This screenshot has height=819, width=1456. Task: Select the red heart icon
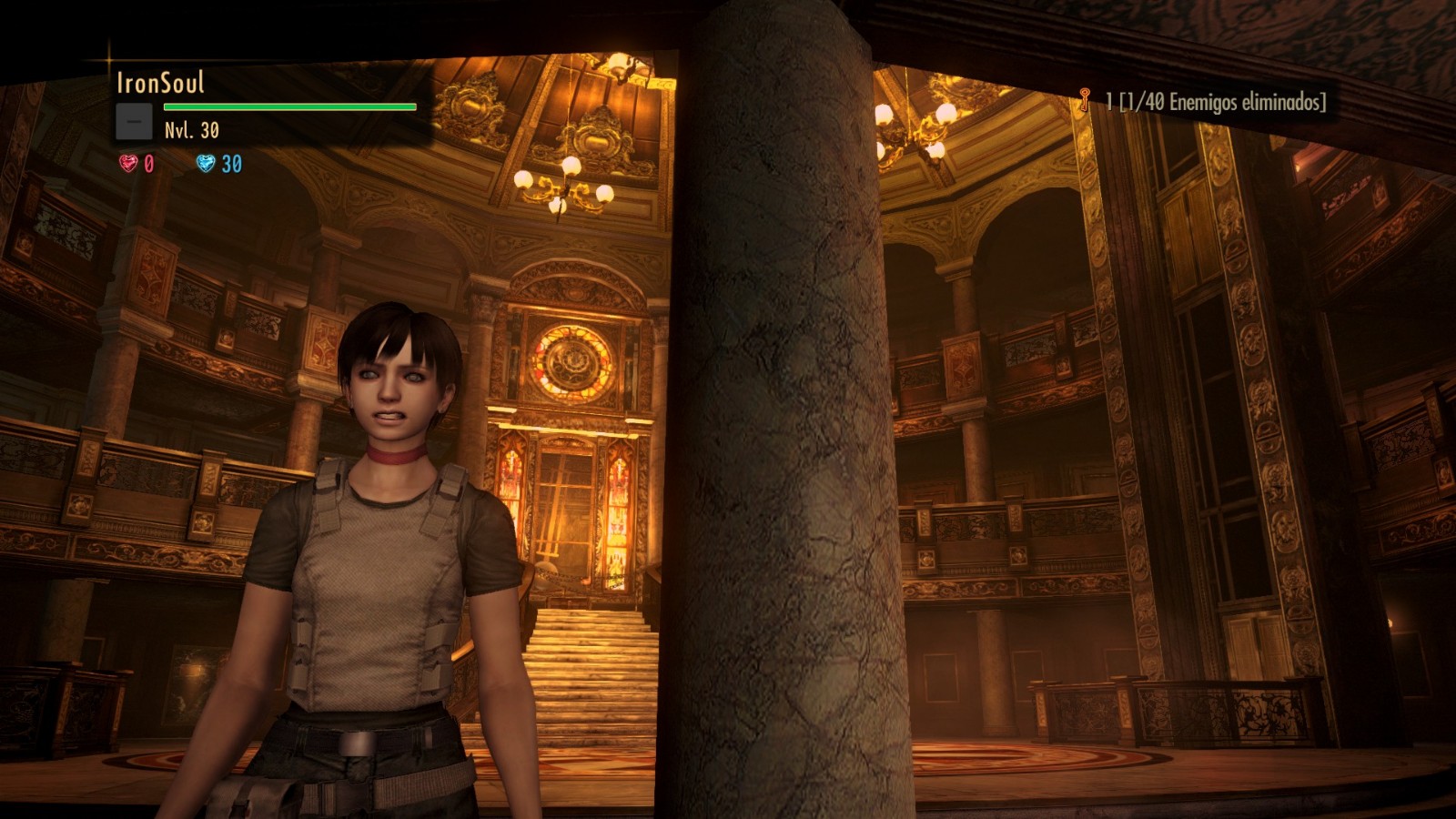tap(128, 164)
